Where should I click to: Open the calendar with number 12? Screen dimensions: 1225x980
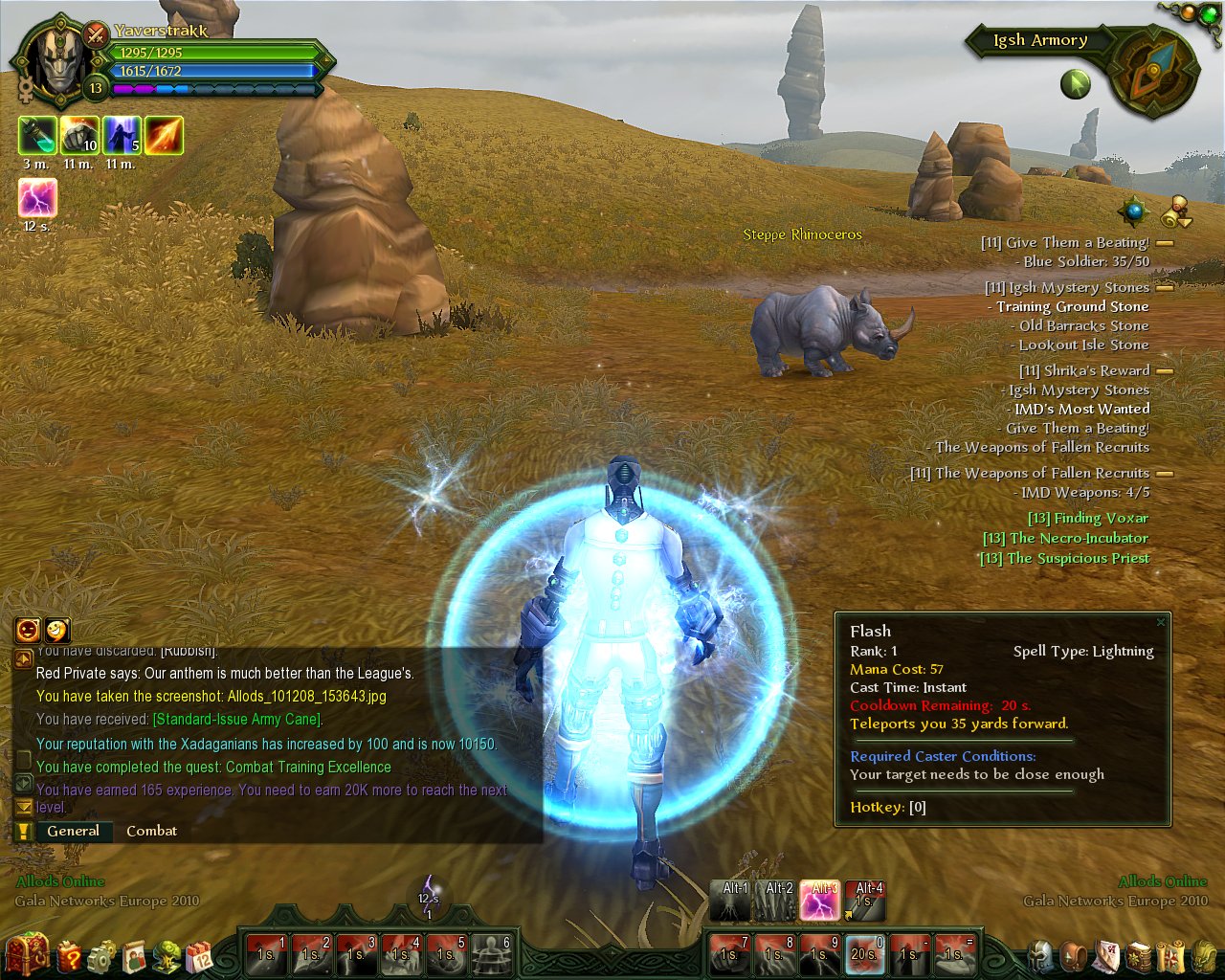coord(197,955)
